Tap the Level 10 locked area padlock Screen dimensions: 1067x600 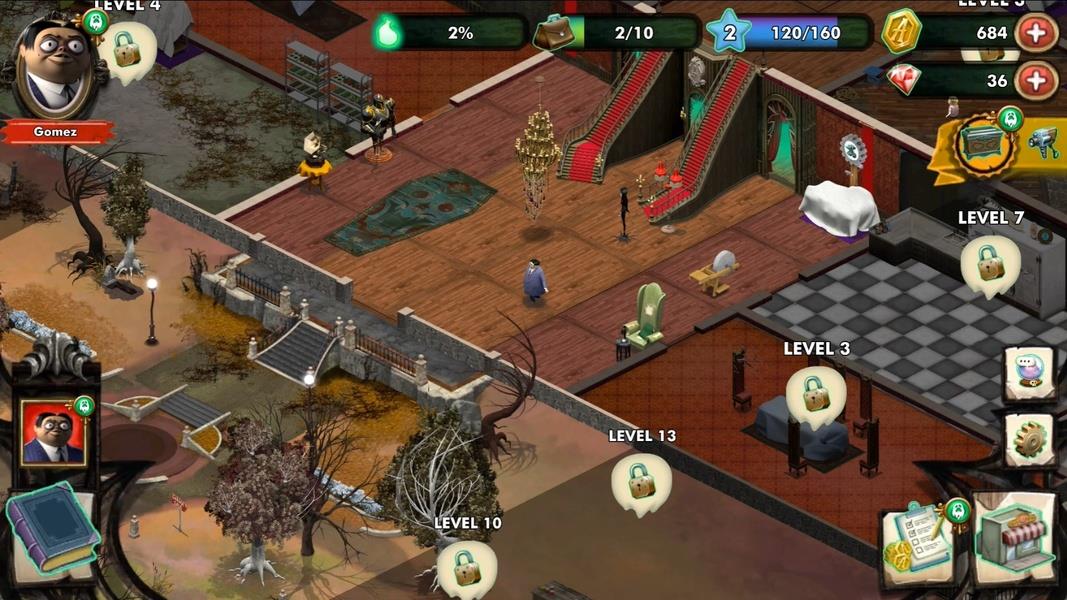coord(467,567)
